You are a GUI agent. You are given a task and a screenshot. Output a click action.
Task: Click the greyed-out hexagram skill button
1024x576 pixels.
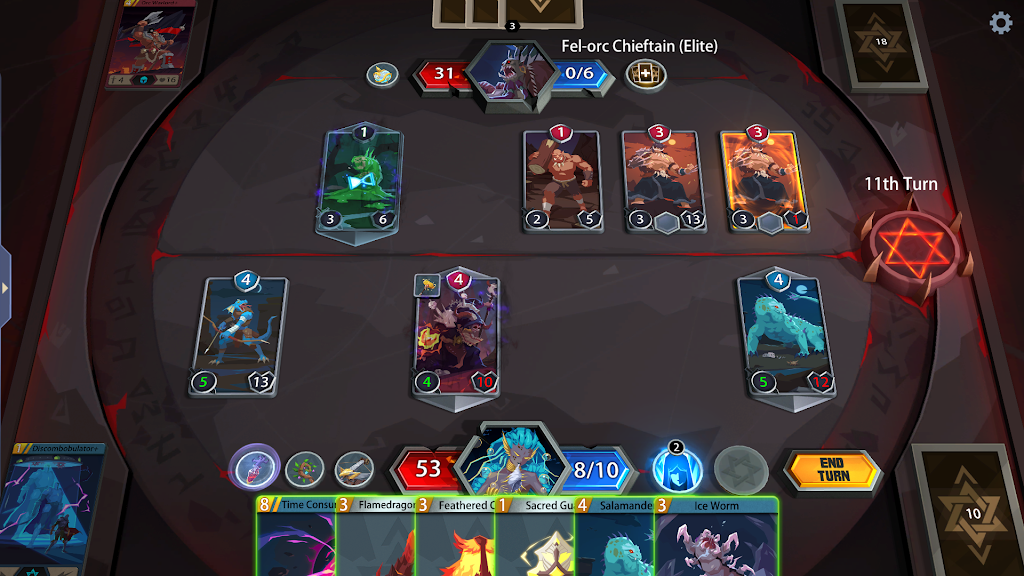[x=740, y=470]
